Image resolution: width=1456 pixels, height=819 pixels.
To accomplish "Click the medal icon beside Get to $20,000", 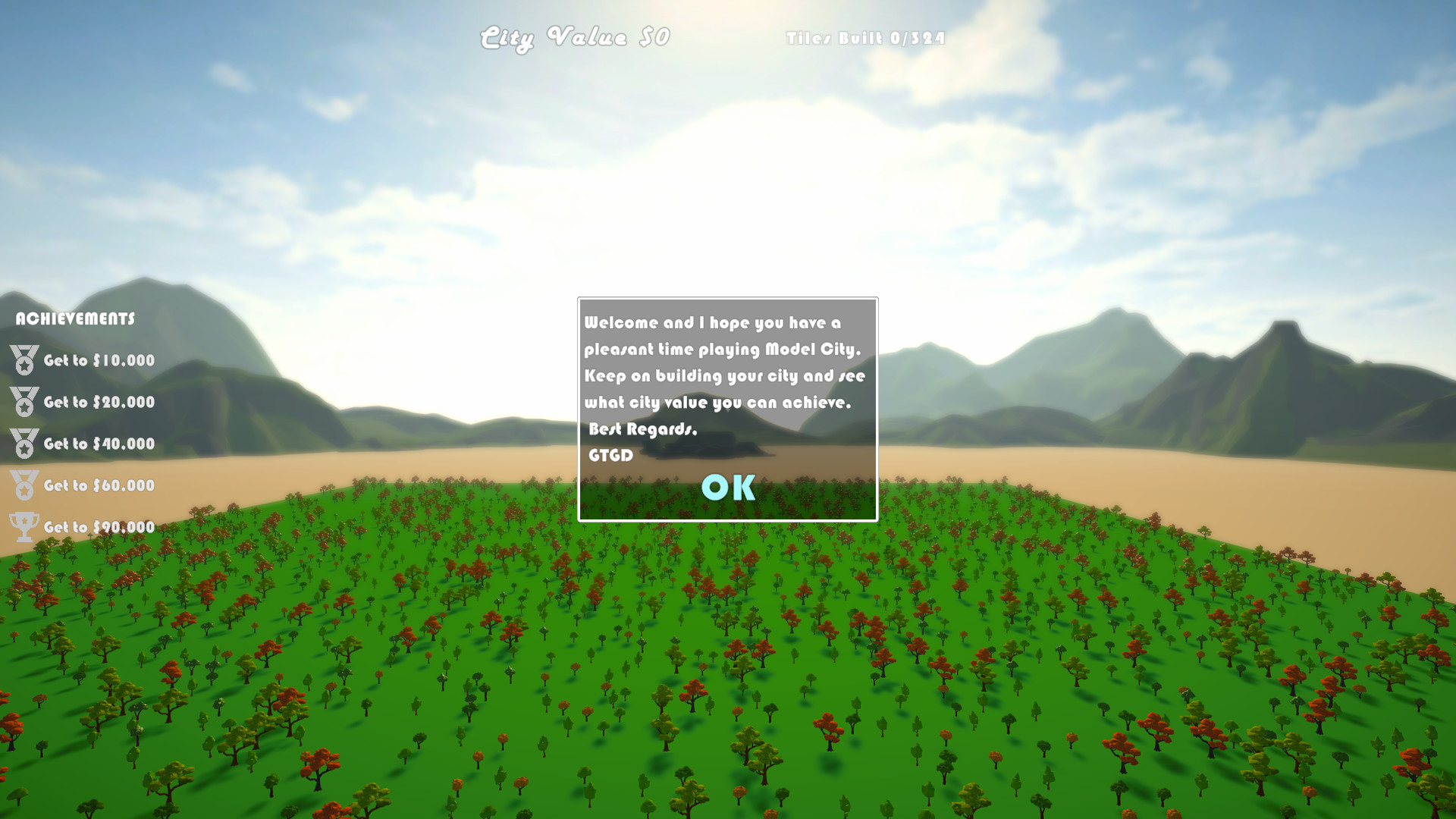I will [x=23, y=403].
